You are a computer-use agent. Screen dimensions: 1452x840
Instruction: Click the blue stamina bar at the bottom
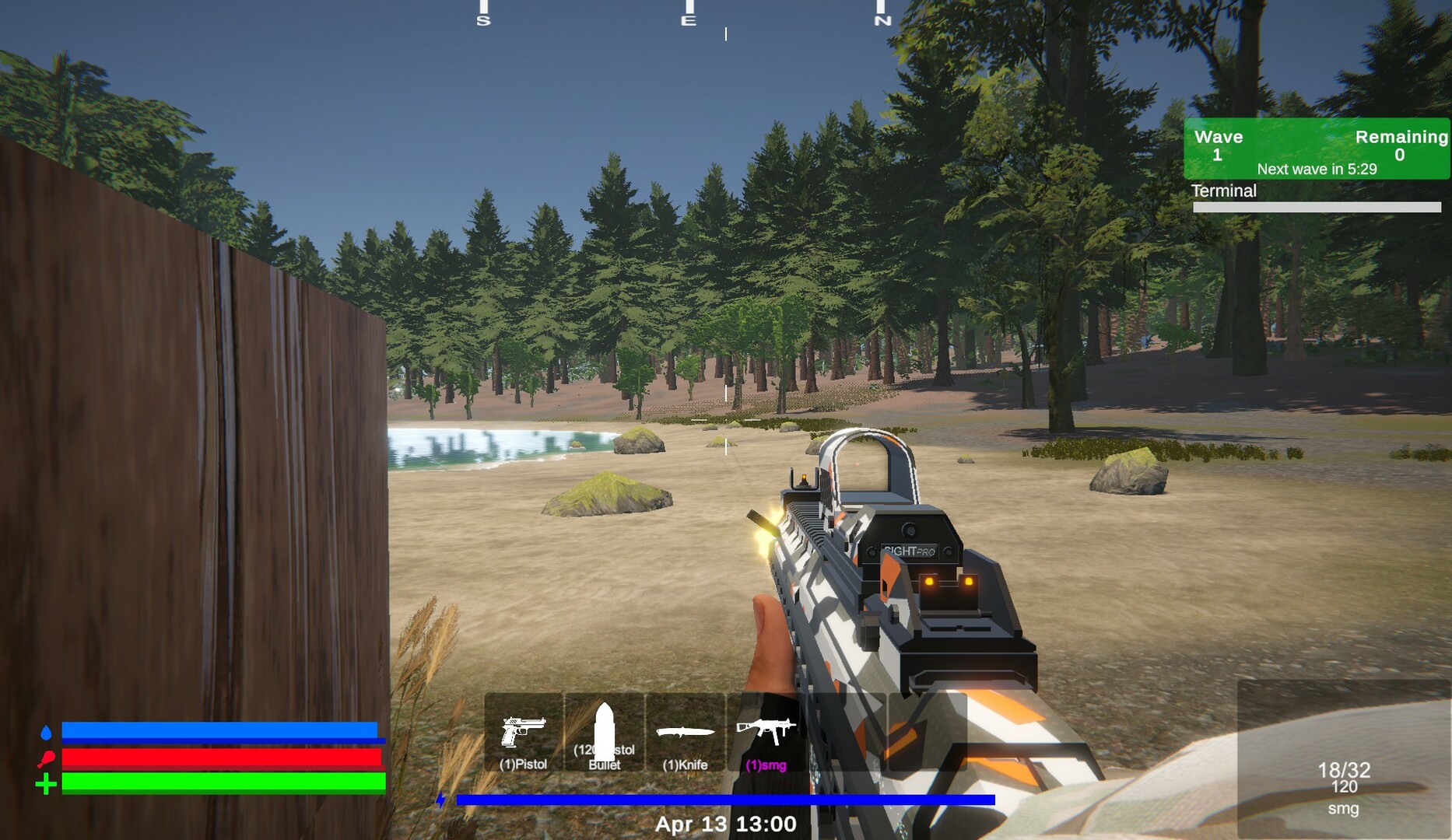click(x=728, y=799)
